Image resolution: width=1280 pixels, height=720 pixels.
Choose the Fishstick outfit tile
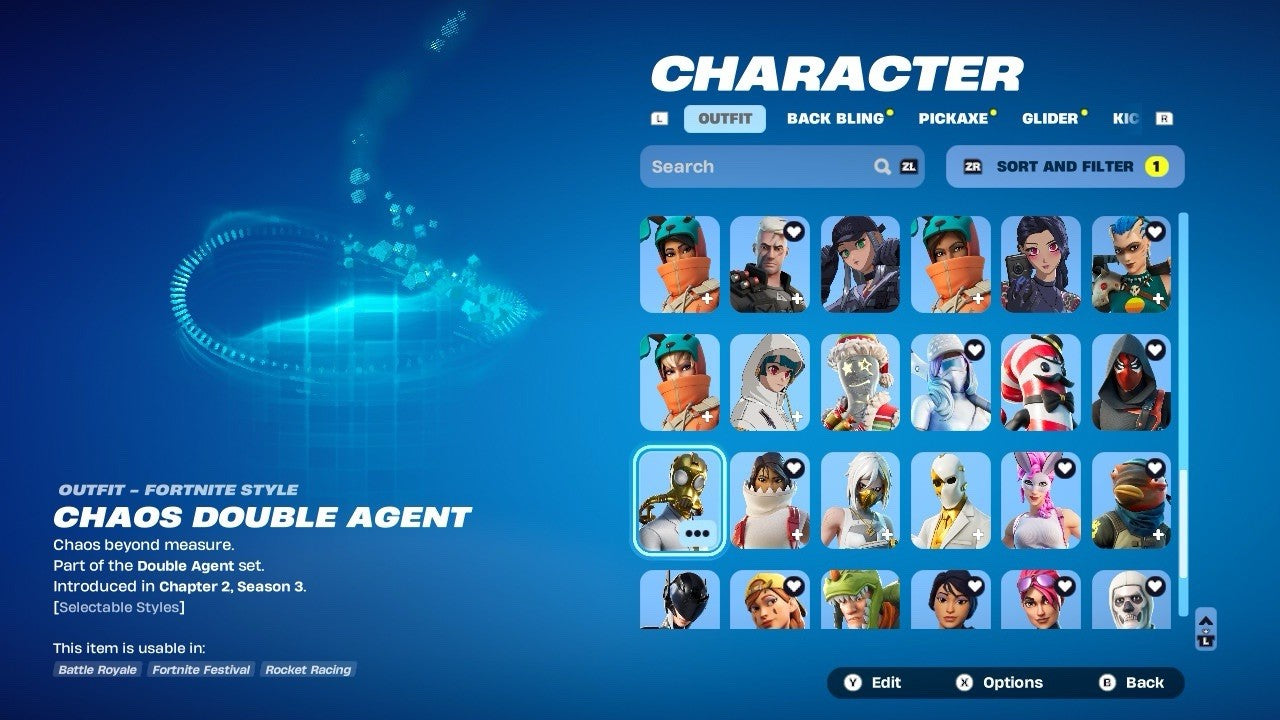point(1131,500)
